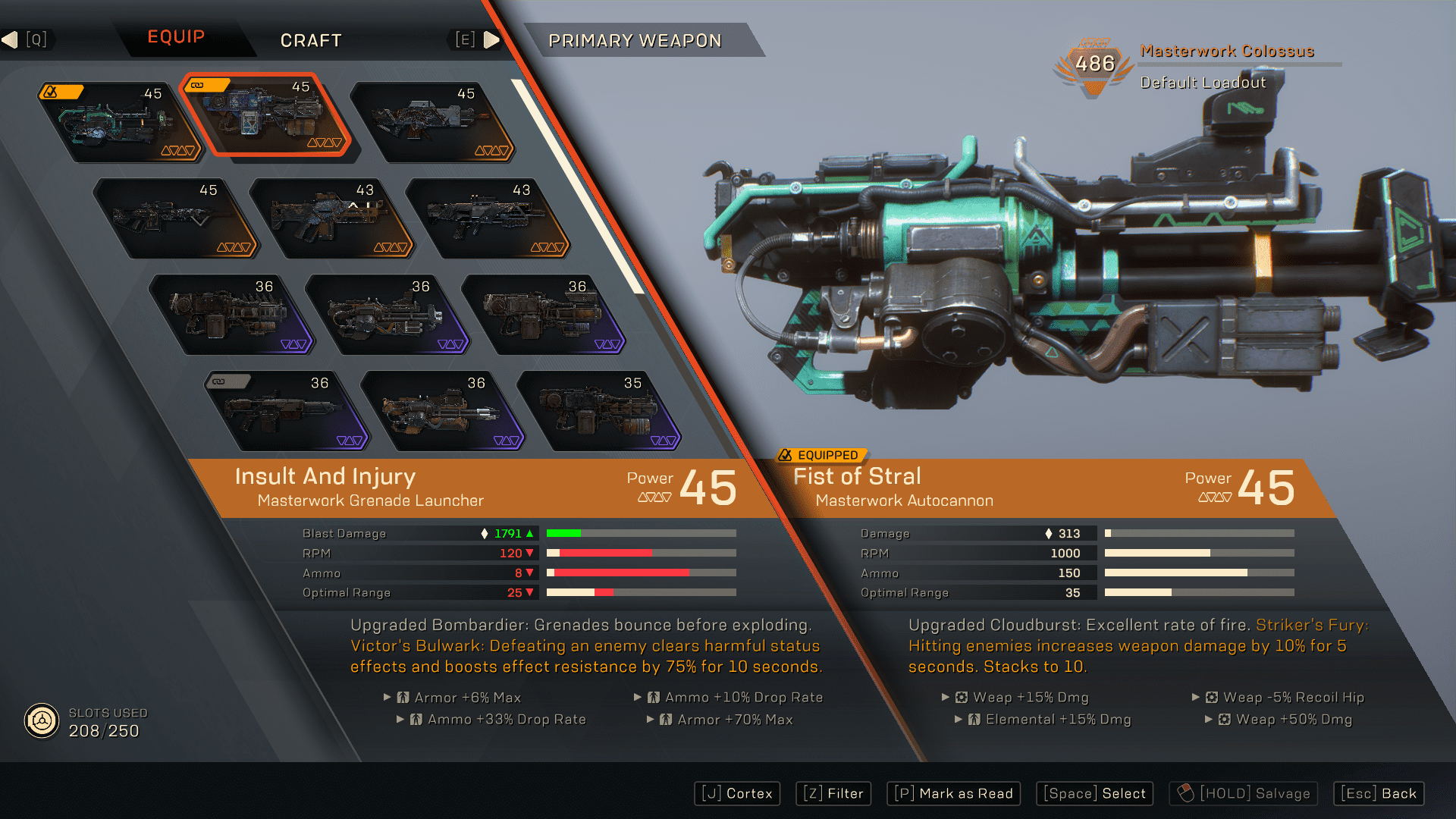Salvage the highlighted weapon
This screenshot has height=819, width=1456.
pos(1243,793)
